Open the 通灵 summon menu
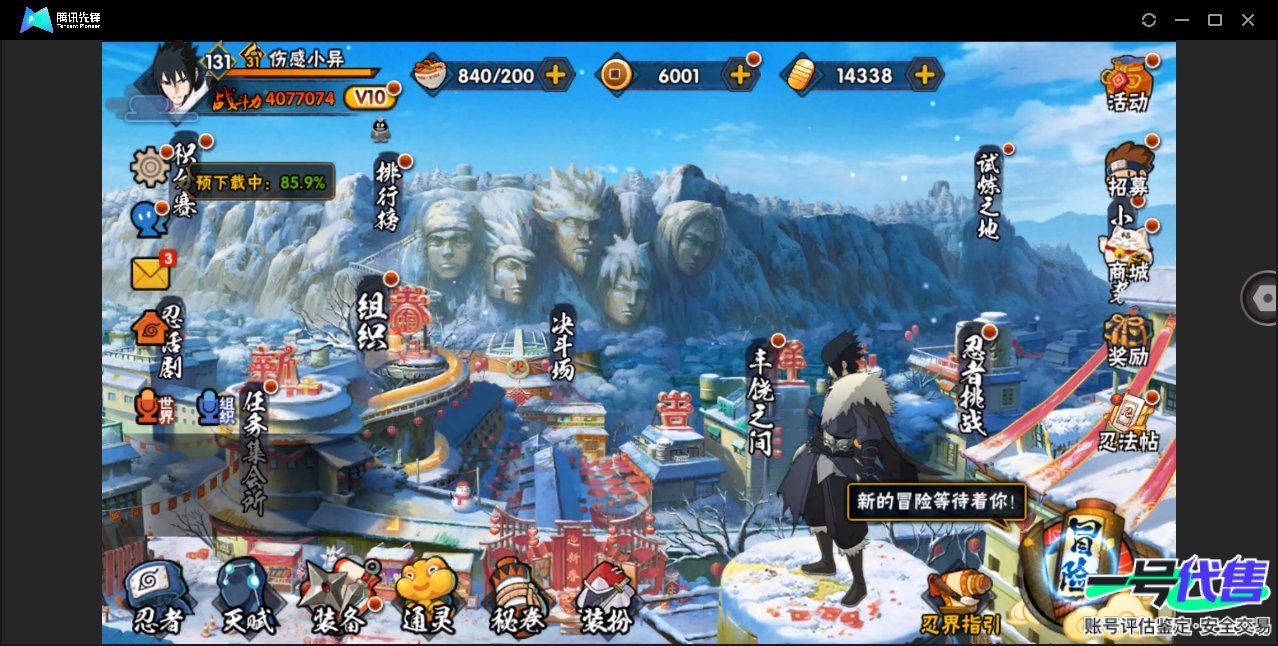Image resolution: width=1278 pixels, height=646 pixels. tap(427, 598)
